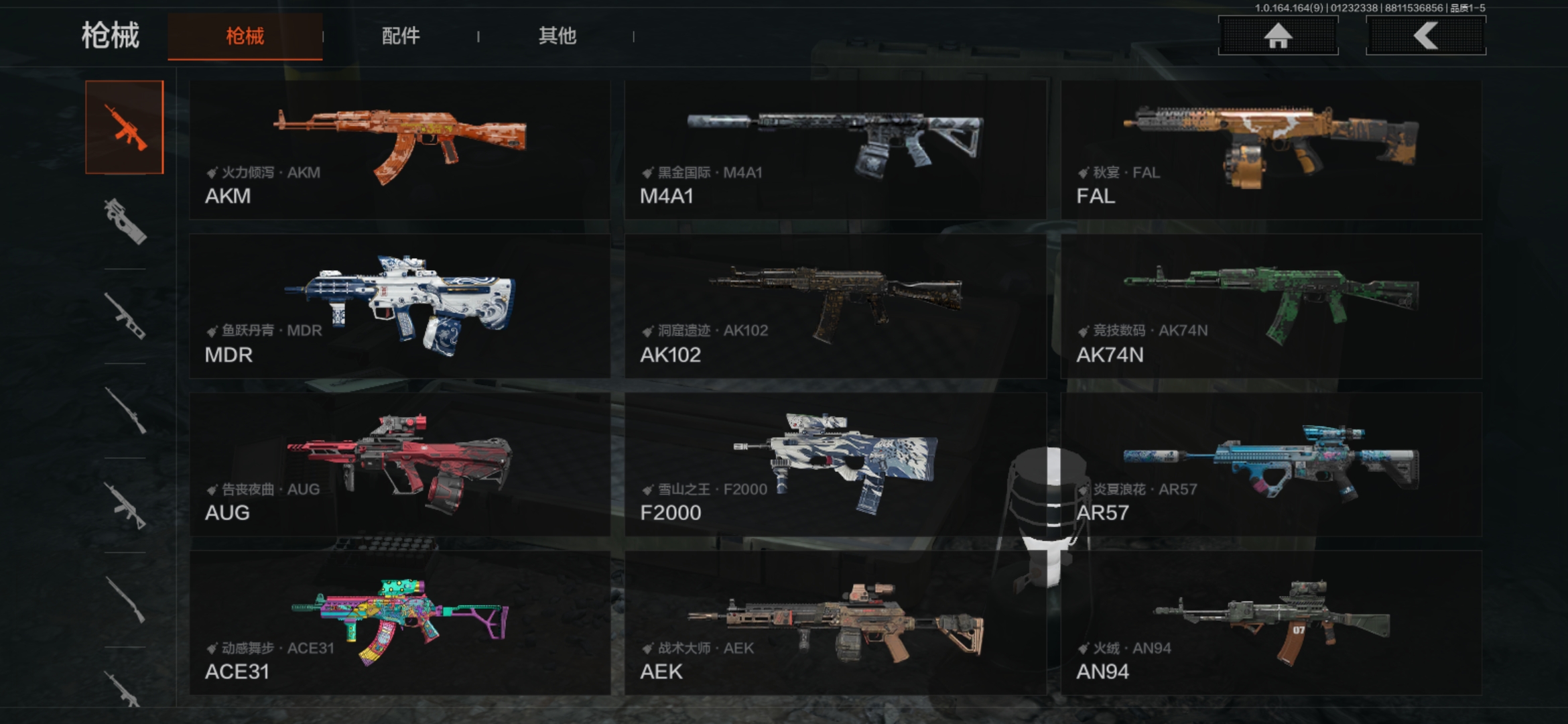
Task: Choose the AEK weapon tile
Action: tap(835, 623)
